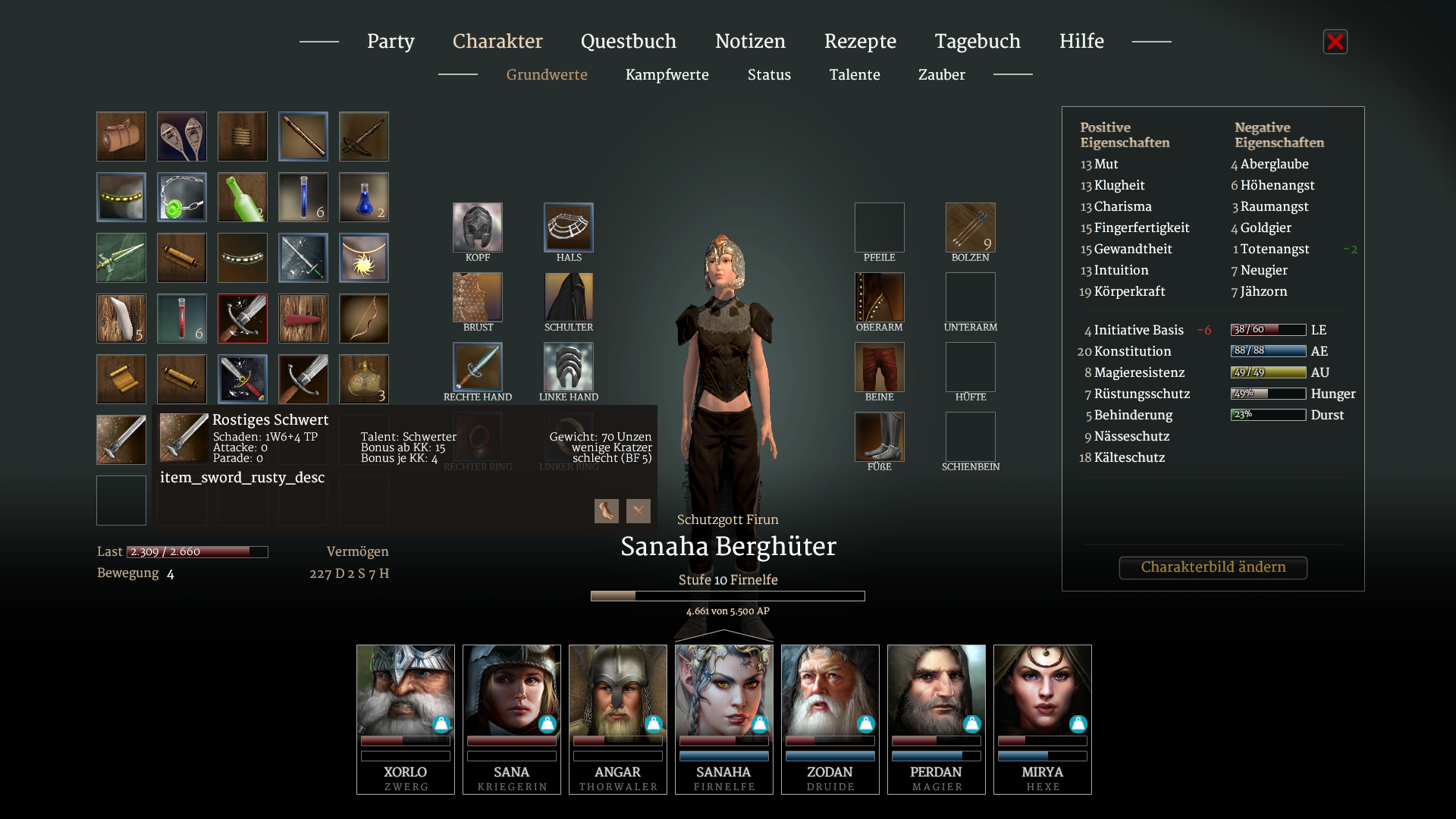The height and width of the screenshot is (819, 1456).
Task: Select the Bolzen ammunition slot
Action: click(x=970, y=227)
